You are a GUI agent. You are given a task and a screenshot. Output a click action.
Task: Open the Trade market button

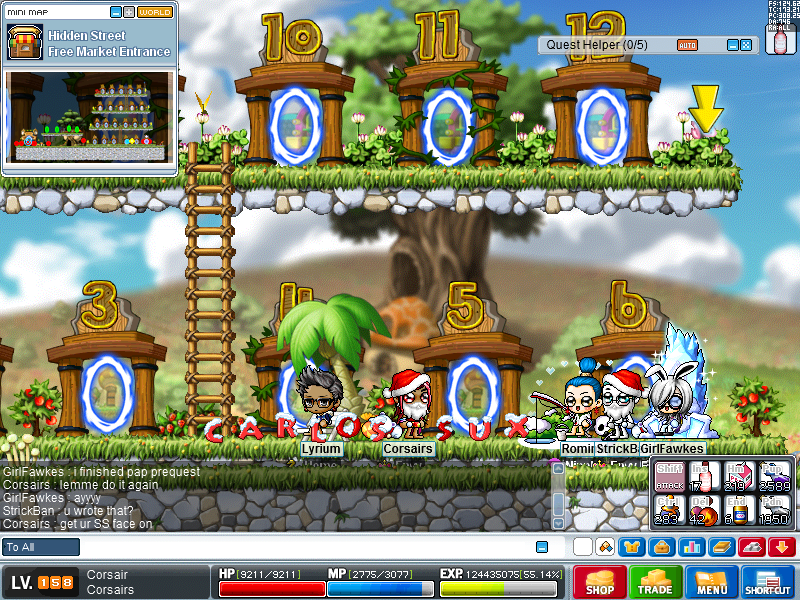click(657, 582)
